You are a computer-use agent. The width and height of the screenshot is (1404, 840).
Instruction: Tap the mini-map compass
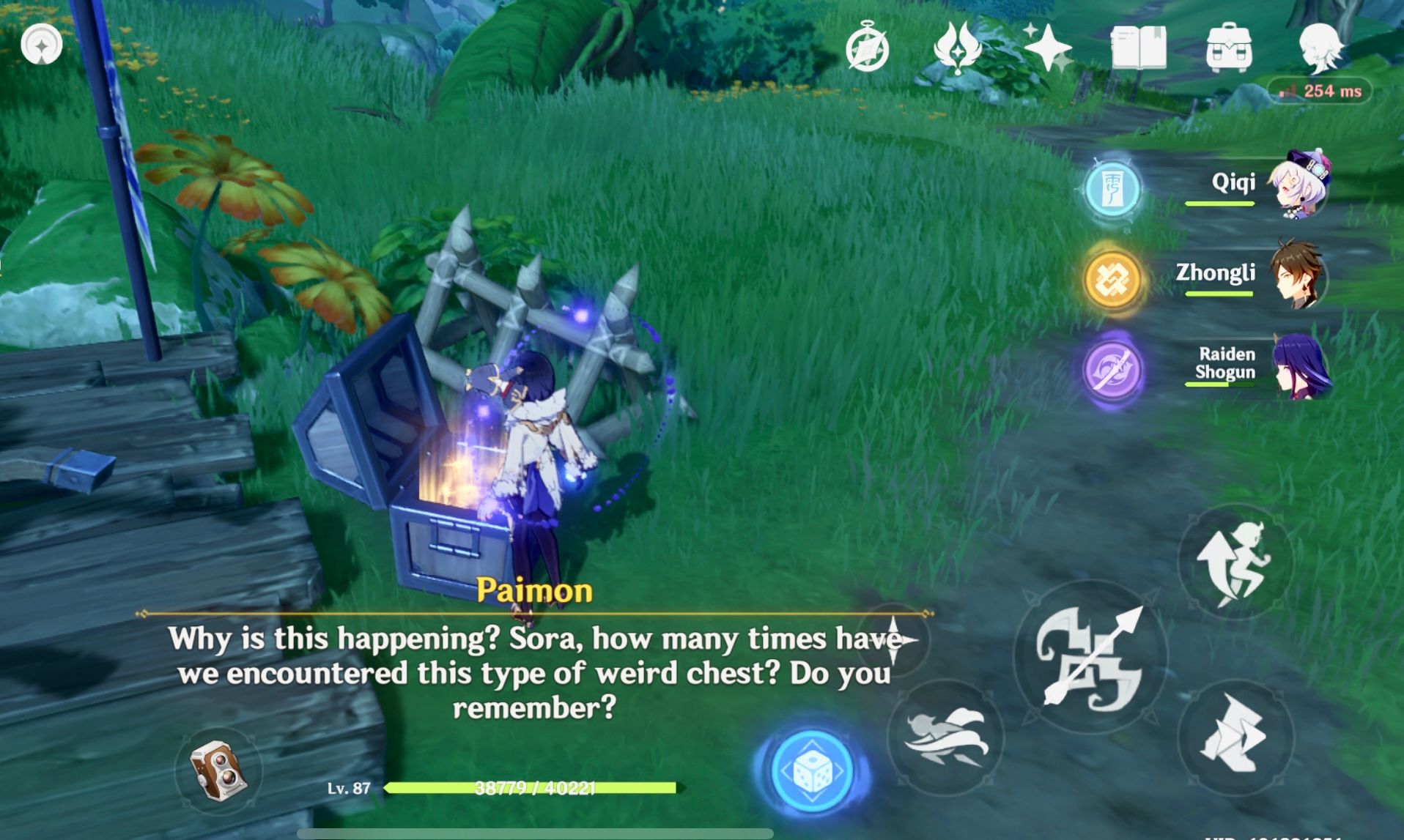point(43,44)
